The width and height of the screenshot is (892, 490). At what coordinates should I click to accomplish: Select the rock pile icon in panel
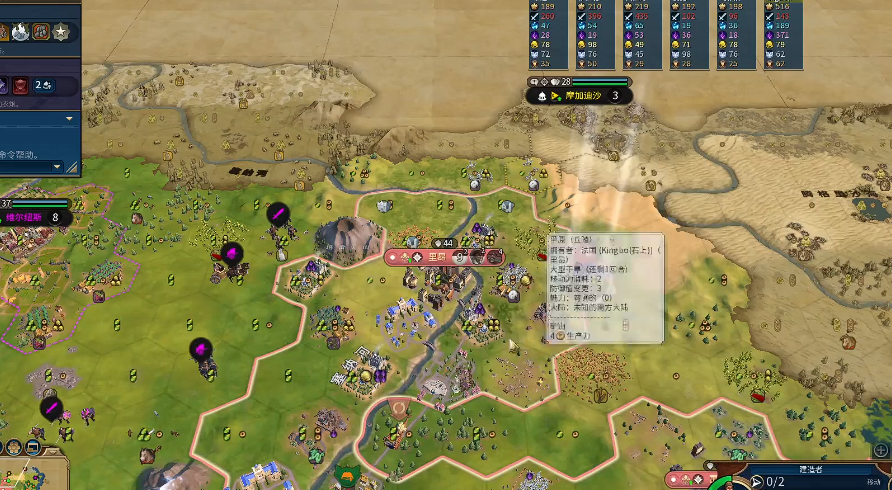click(39, 32)
